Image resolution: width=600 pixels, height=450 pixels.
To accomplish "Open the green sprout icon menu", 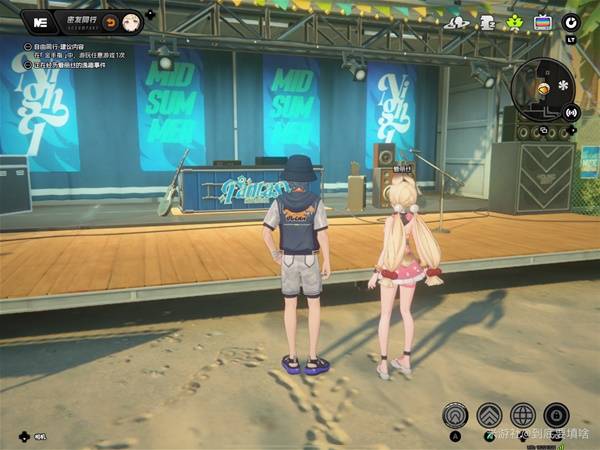I will [x=515, y=21].
